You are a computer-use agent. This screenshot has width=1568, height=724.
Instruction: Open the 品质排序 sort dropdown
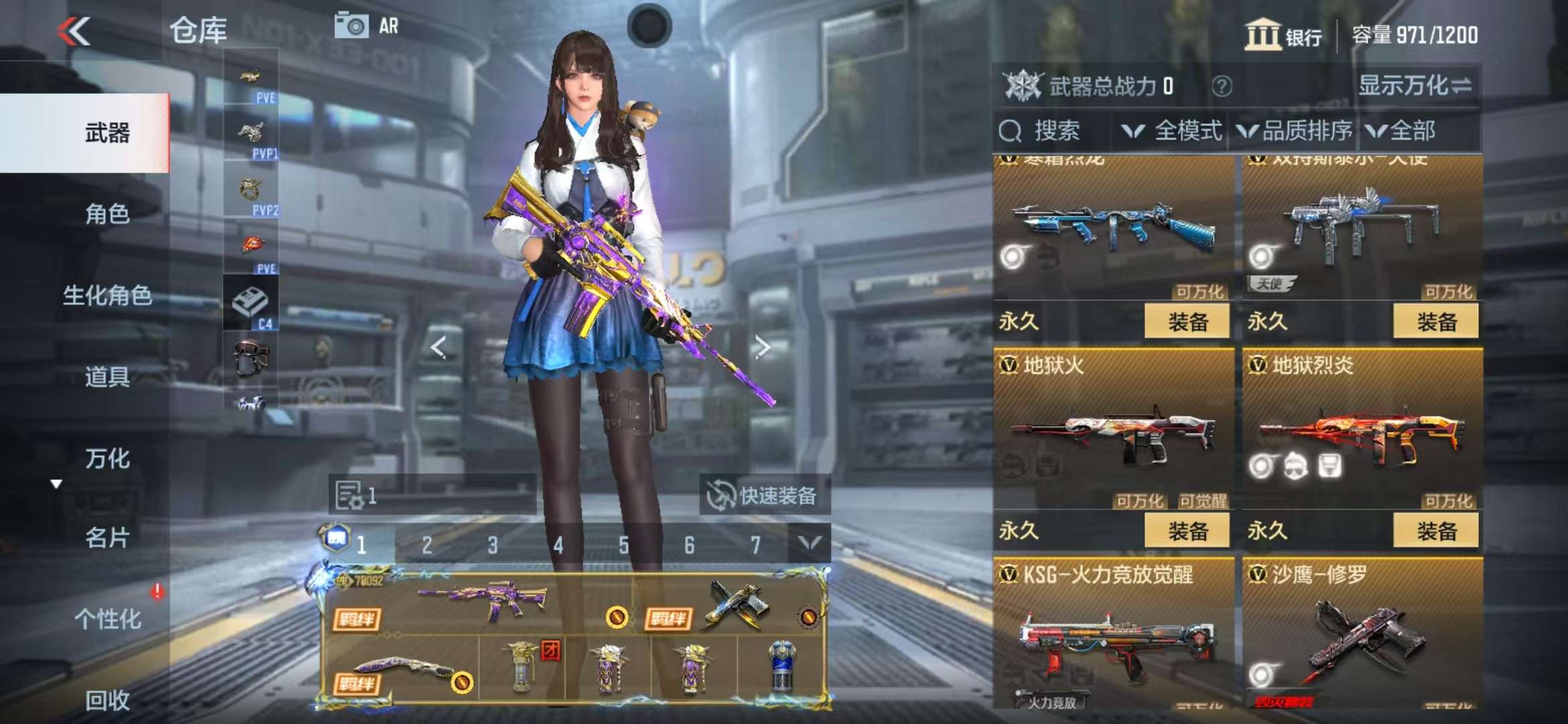coord(1295,131)
